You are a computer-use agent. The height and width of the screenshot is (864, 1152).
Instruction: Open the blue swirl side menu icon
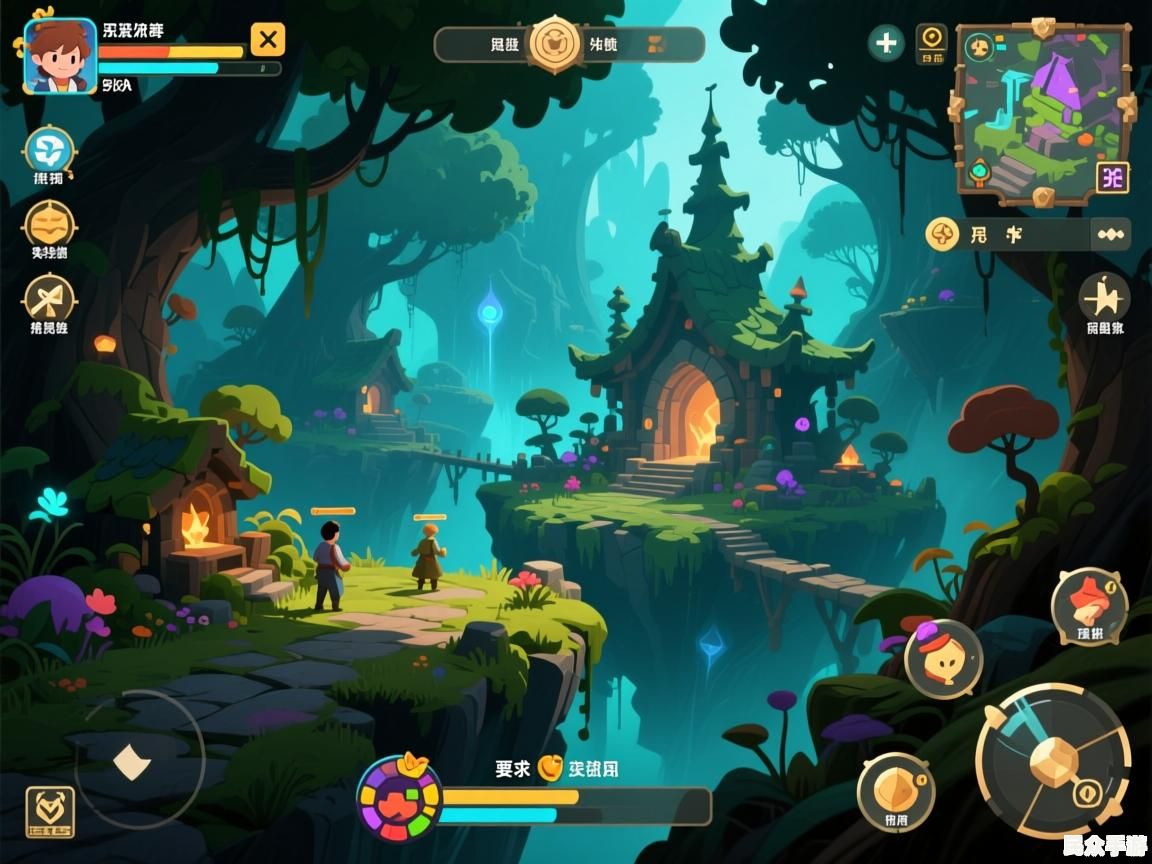coord(49,151)
